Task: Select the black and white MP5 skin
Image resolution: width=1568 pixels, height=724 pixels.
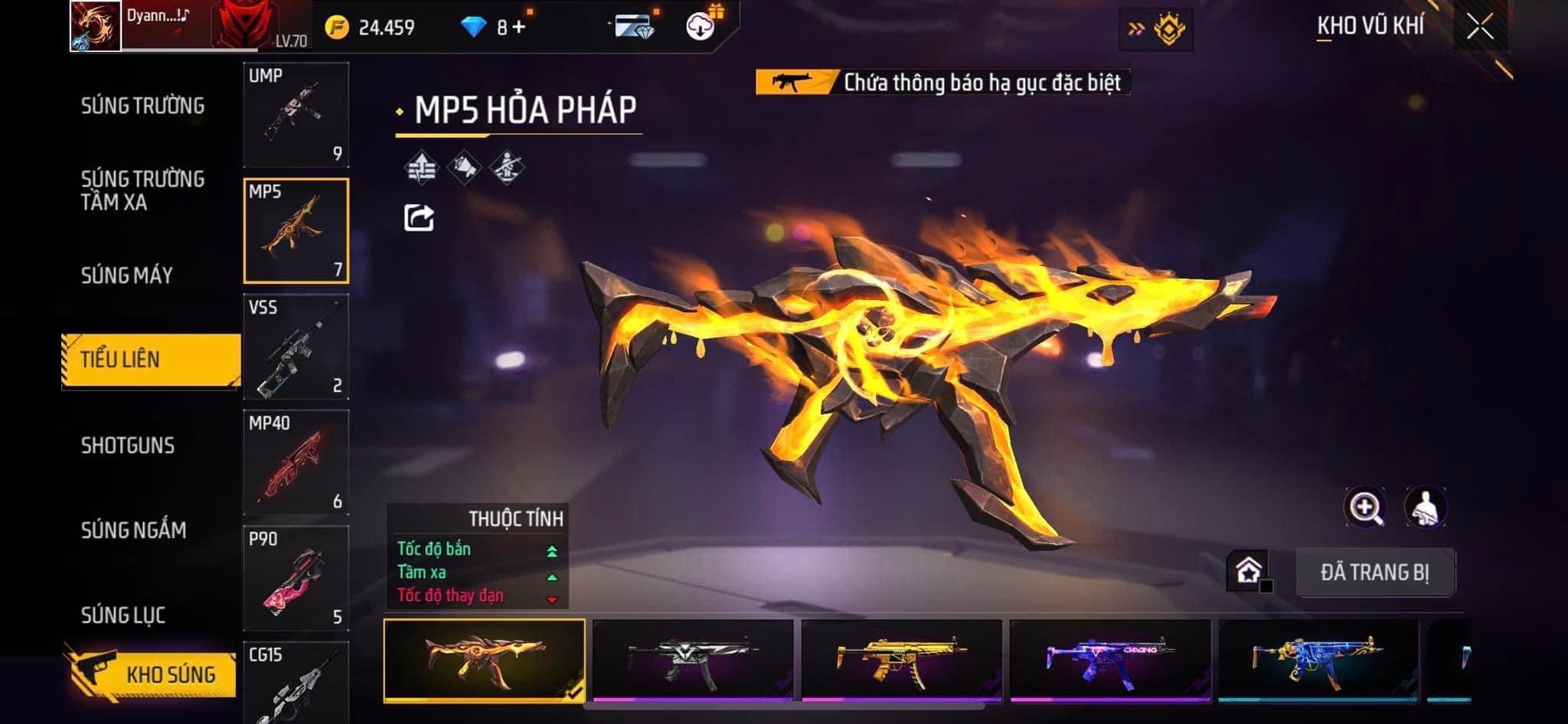Action: (693, 660)
